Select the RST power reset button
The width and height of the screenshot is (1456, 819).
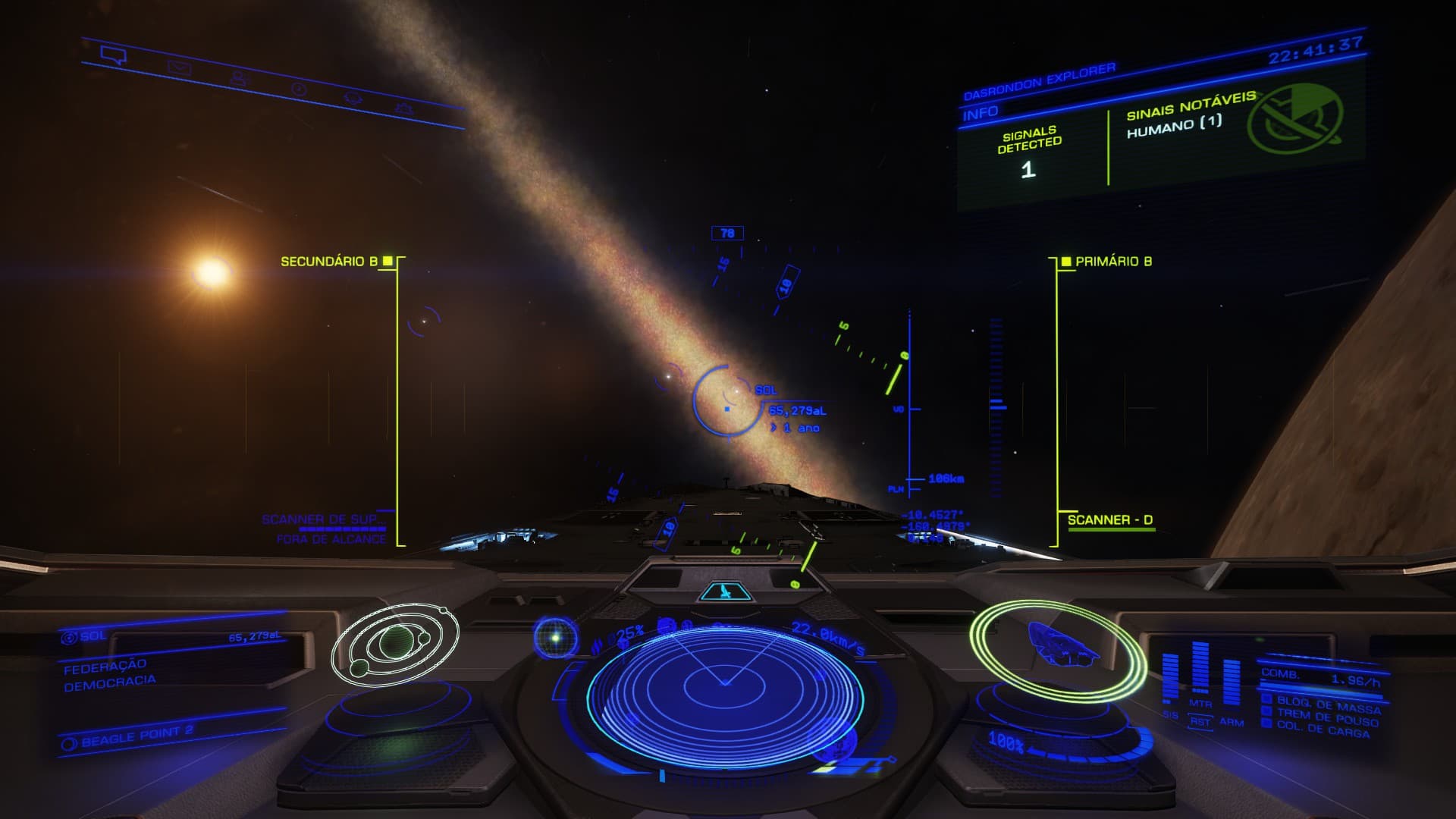pos(1200,721)
